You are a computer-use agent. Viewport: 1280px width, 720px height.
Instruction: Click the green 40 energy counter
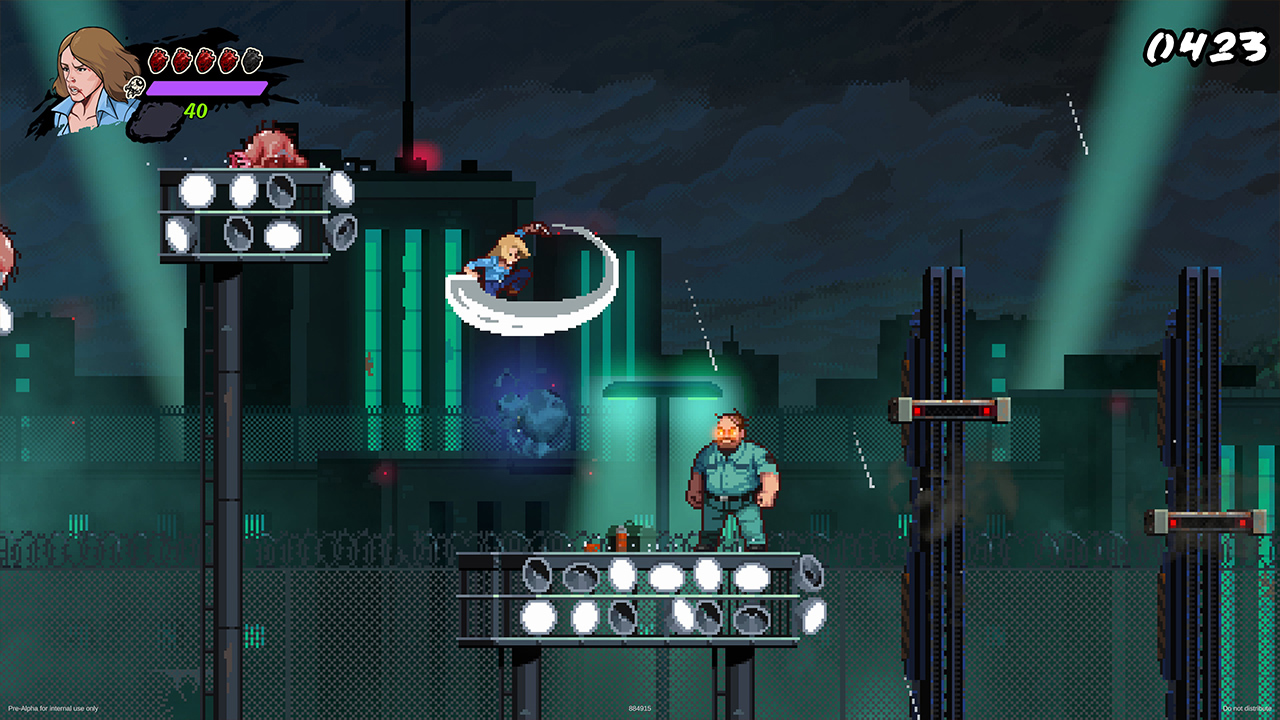pos(196,108)
